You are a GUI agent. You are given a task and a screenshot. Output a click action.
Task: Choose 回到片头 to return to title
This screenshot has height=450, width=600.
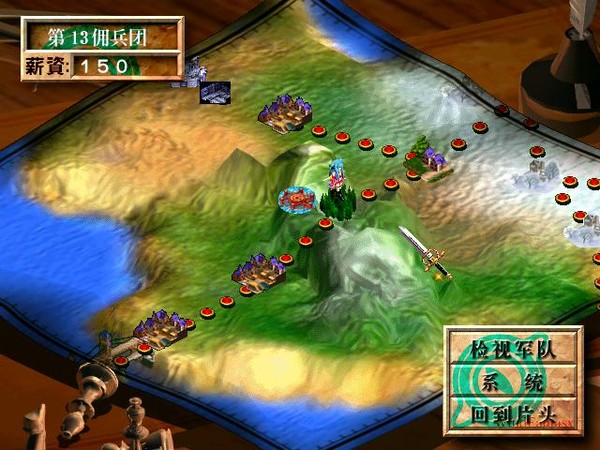[512, 412]
